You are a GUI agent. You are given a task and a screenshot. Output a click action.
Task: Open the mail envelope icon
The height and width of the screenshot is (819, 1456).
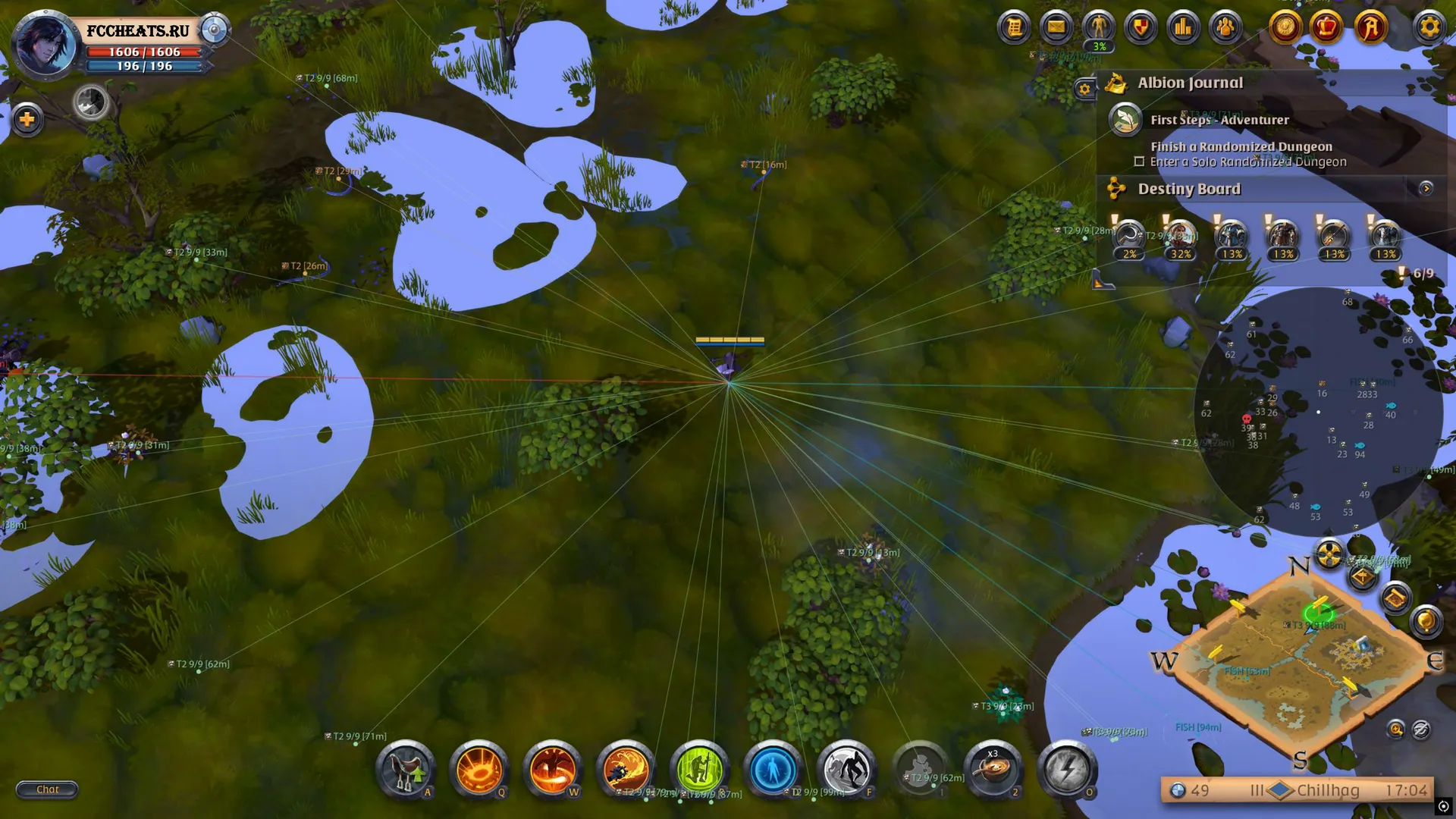[x=1056, y=28]
